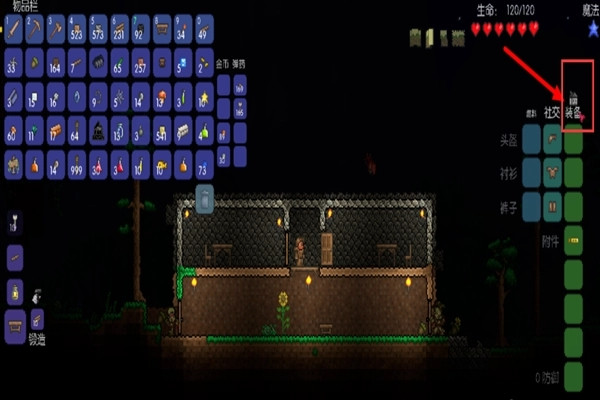Craft the work bench recipe
Image resolution: width=600 pixels, height=400 pixels.
(15, 323)
